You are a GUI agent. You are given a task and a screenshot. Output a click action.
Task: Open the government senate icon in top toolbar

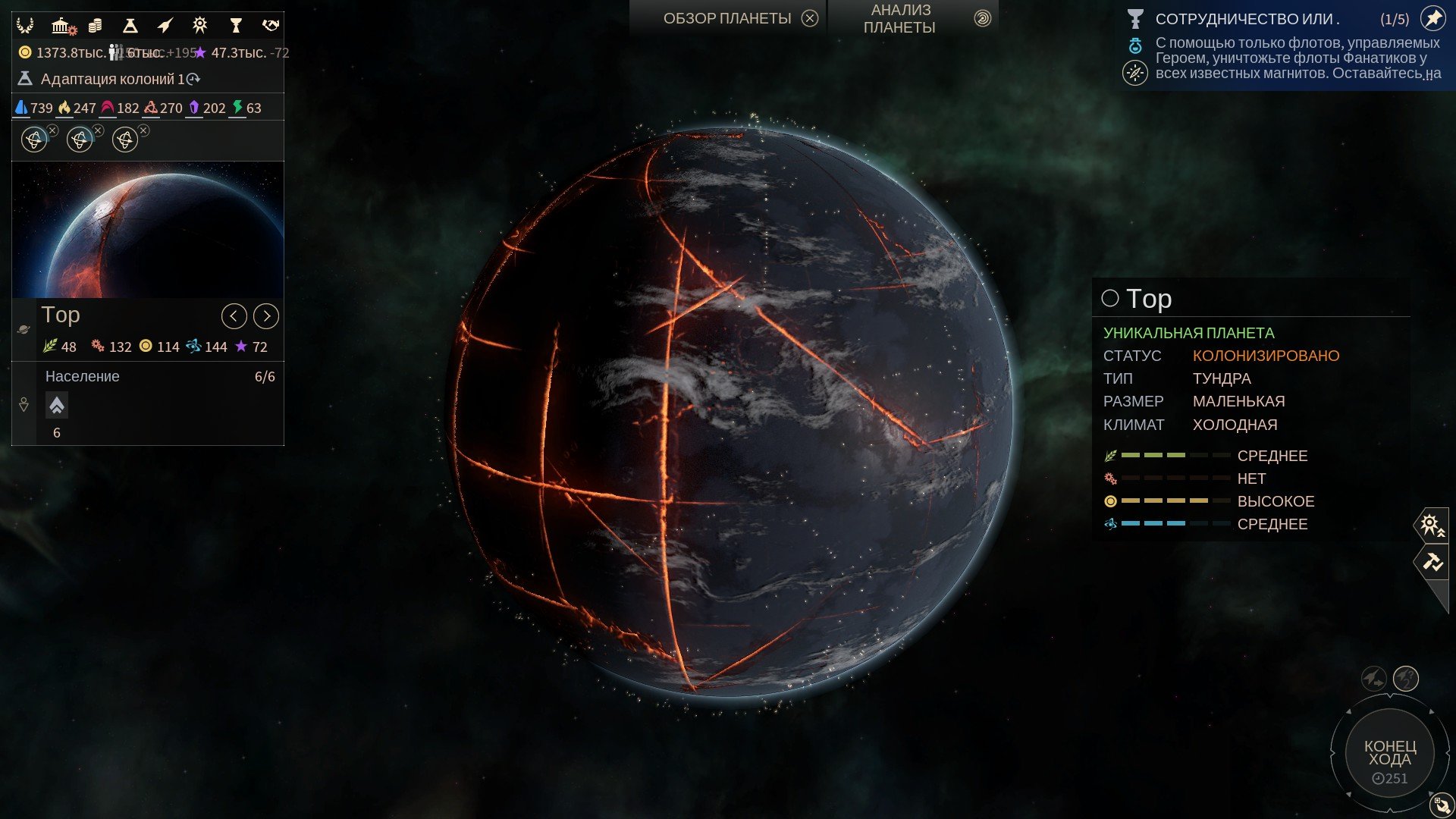pyautogui.click(x=64, y=25)
